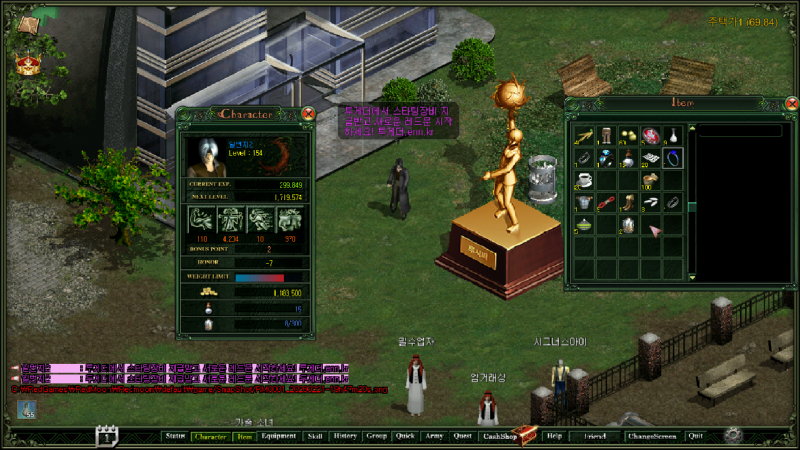Open the Friend list

[x=595, y=436]
